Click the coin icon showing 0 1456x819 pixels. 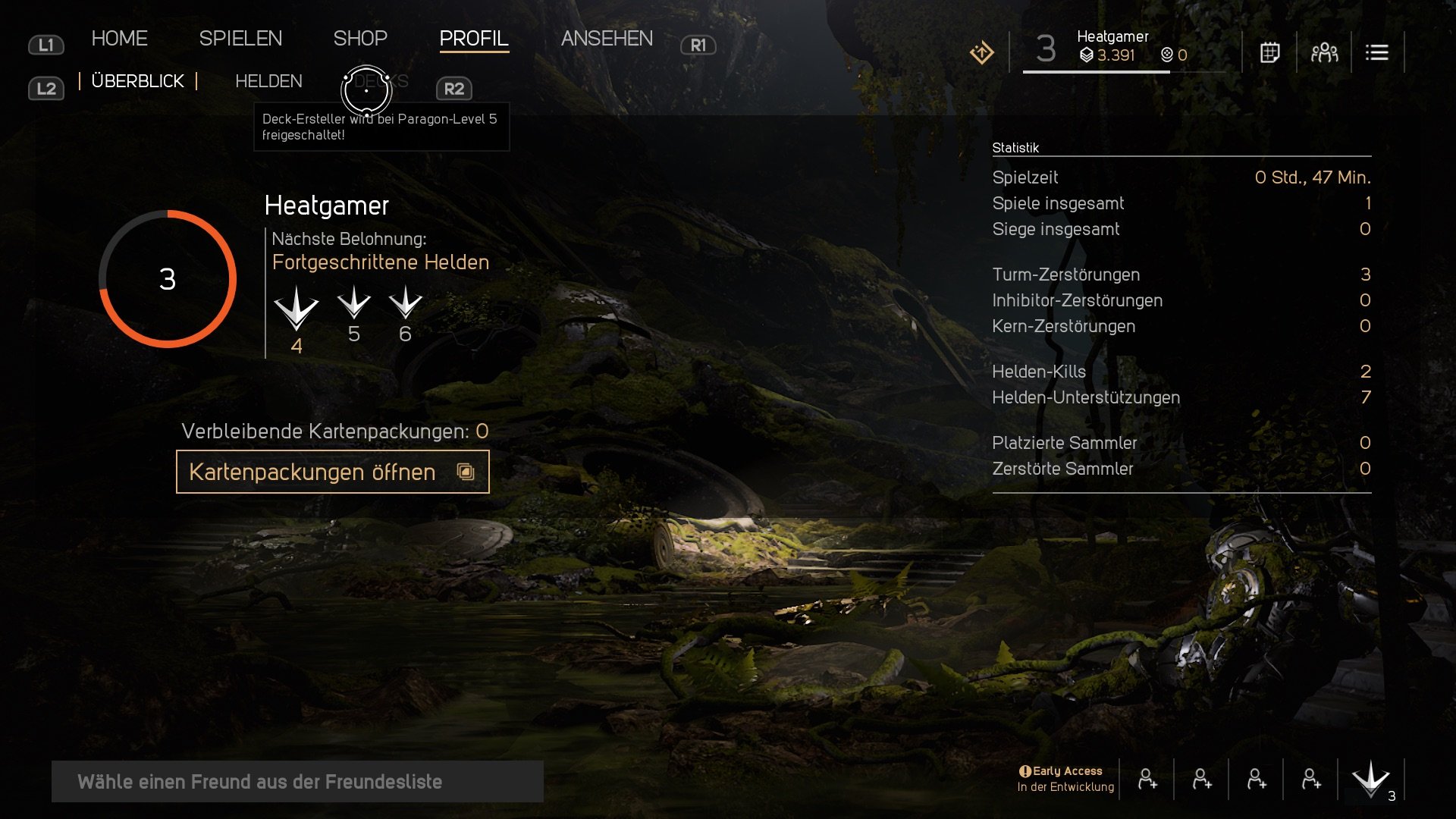pos(1166,55)
